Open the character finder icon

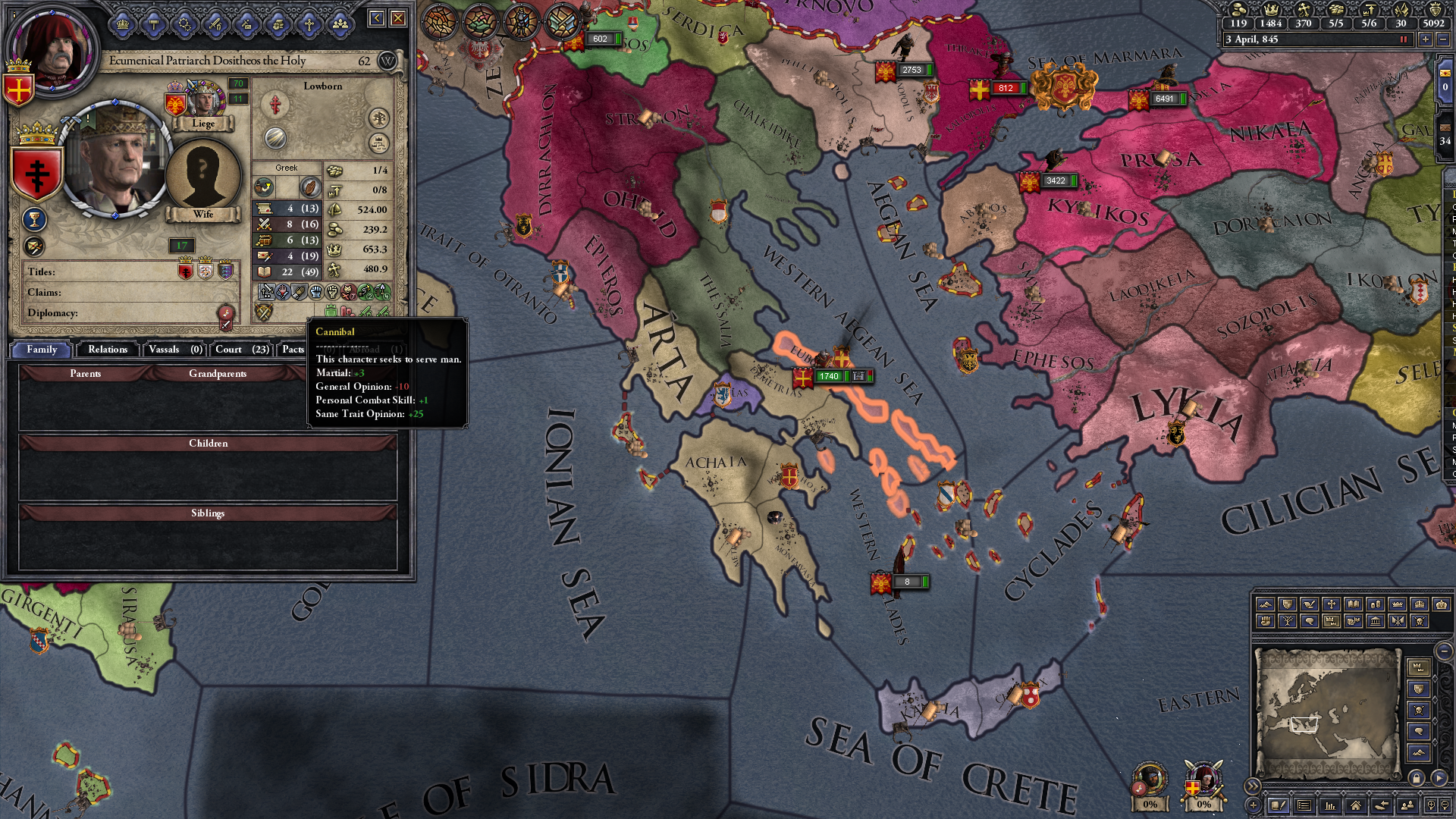click(1406, 805)
